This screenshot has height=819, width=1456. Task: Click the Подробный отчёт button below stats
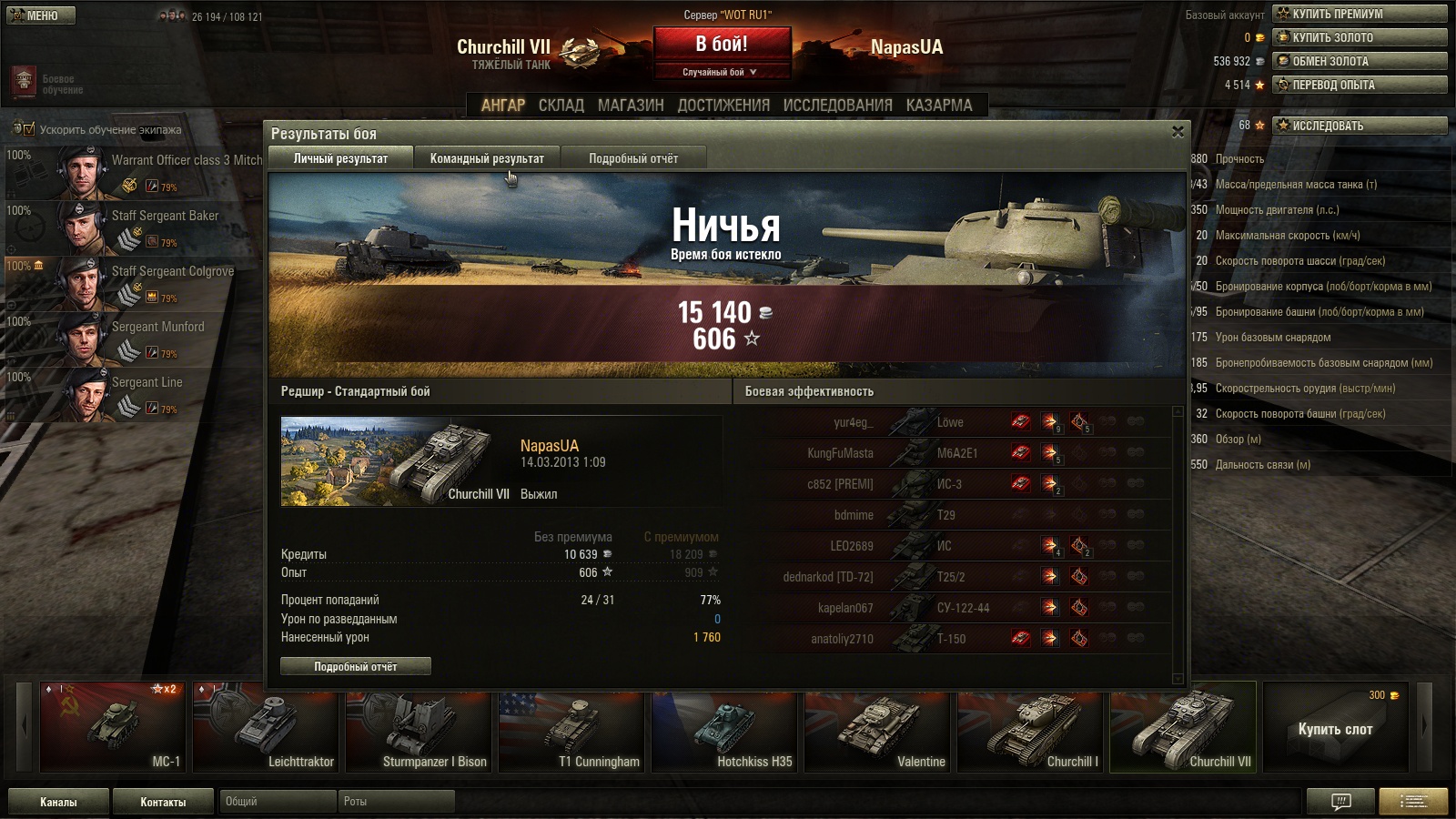point(356,667)
